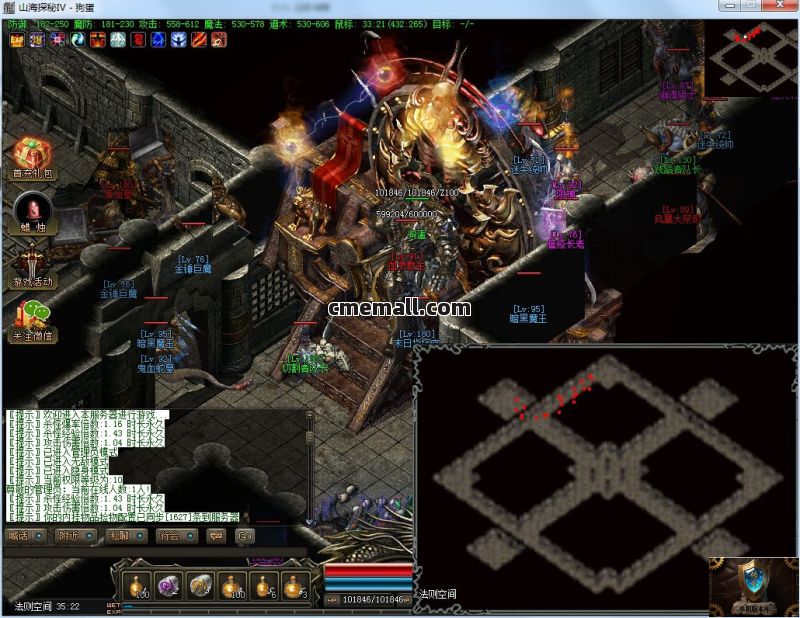The height and width of the screenshot is (618, 800).
Task: Select the cyan swirl skill icon
Action: (x=78, y=40)
